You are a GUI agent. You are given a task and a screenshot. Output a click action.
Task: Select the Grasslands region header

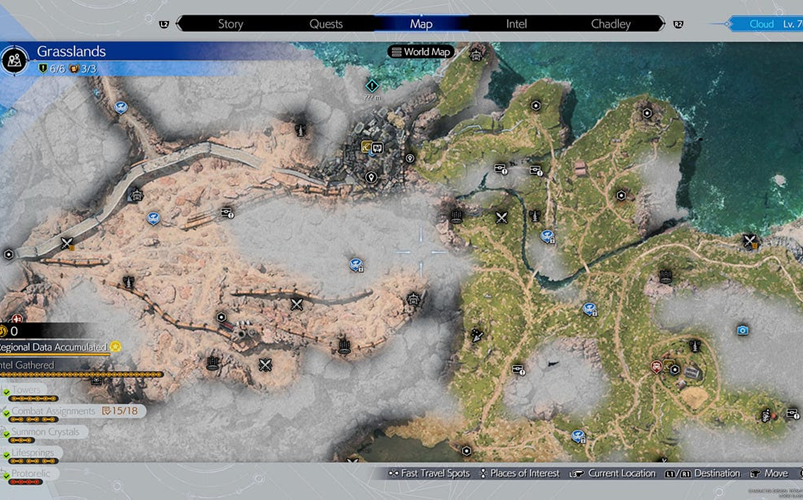coord(70,51)
